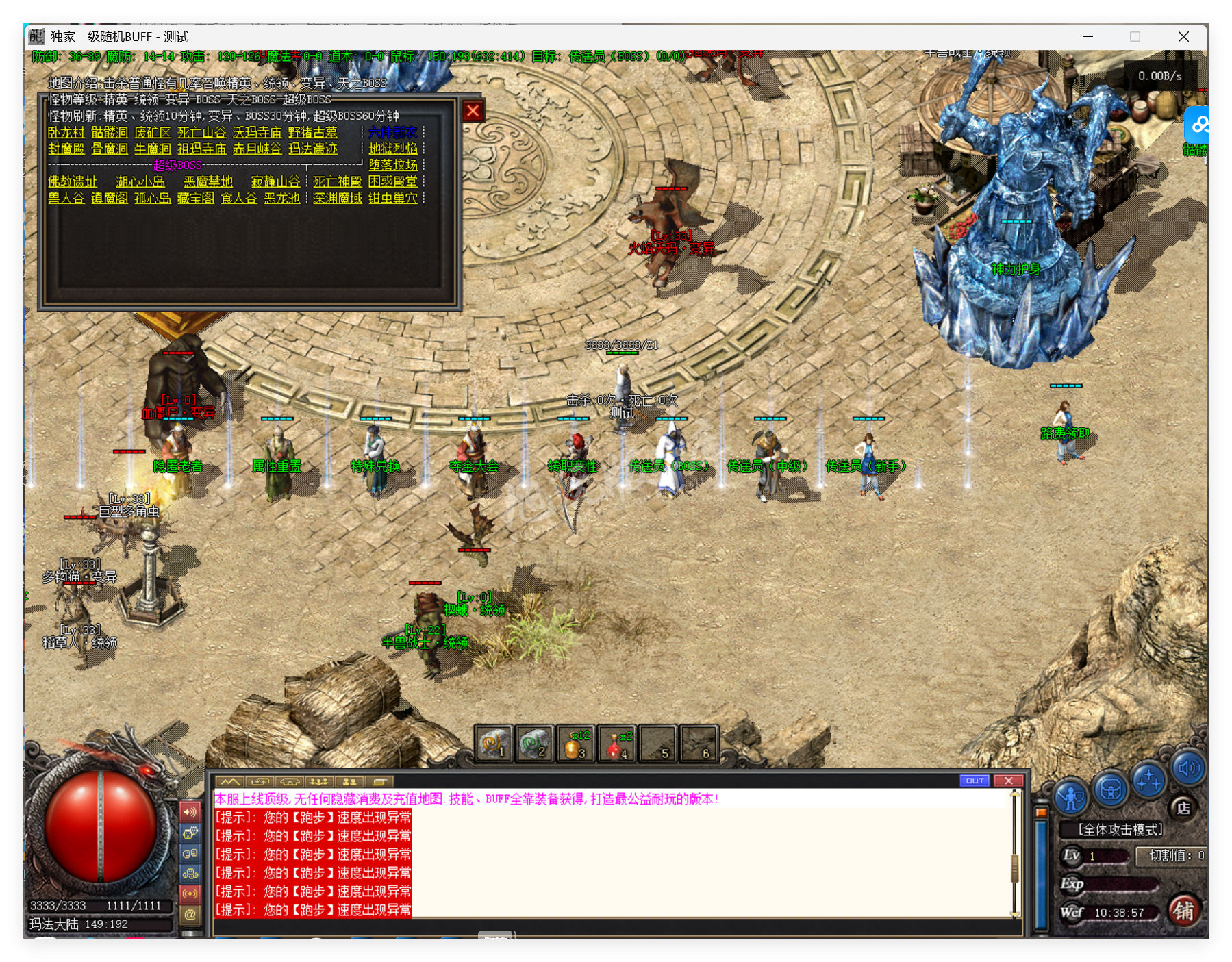Click the 地狱烈焰 map link
Screen dimensions: 1232x962
(x=392, y=149)
